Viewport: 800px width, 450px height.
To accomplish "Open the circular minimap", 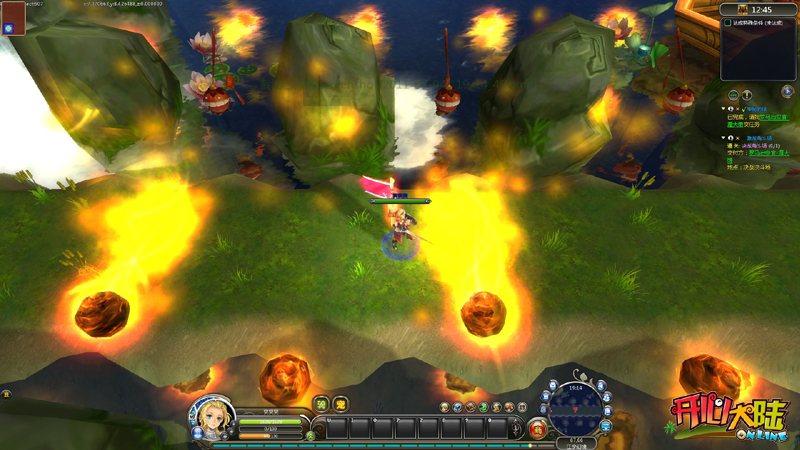I will (575, 408).
